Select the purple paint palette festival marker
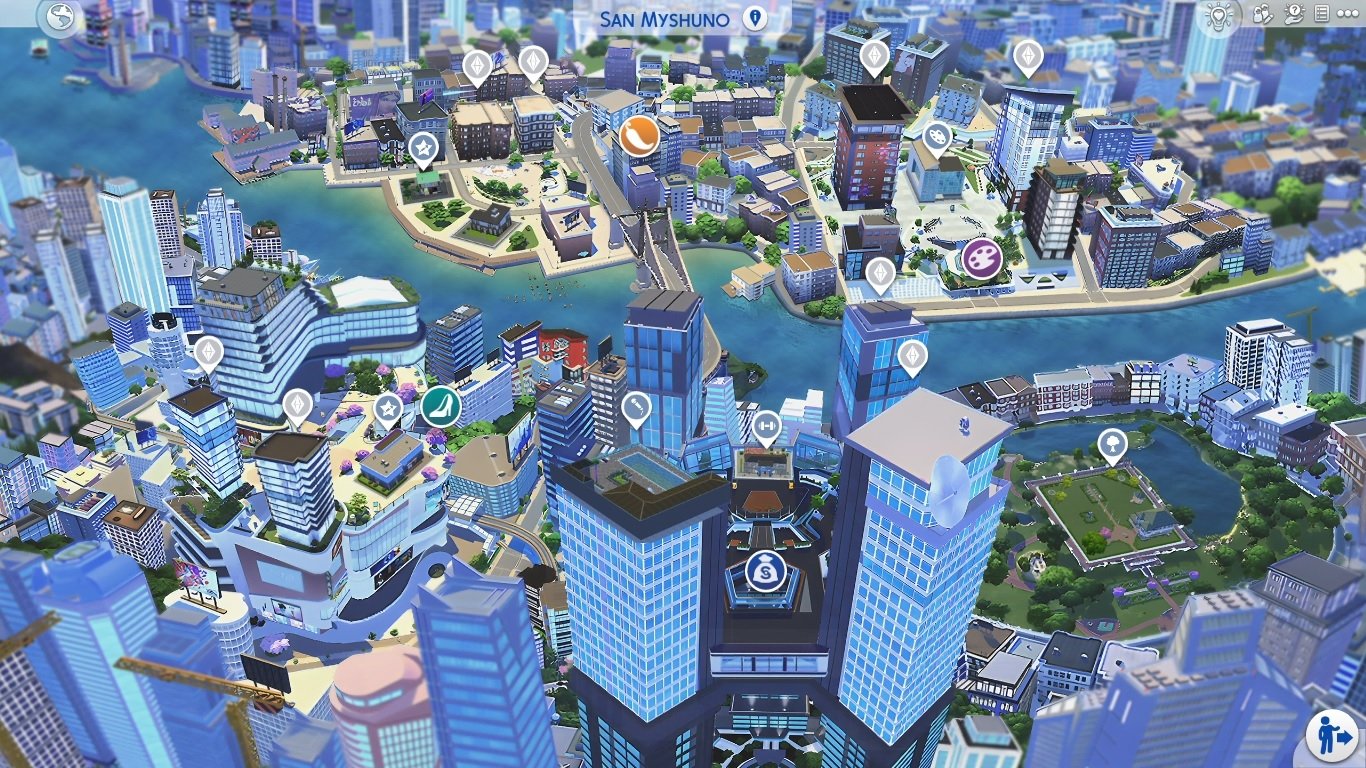The height and width of the screenshot is (768, 1366). (x=983, y=258)
